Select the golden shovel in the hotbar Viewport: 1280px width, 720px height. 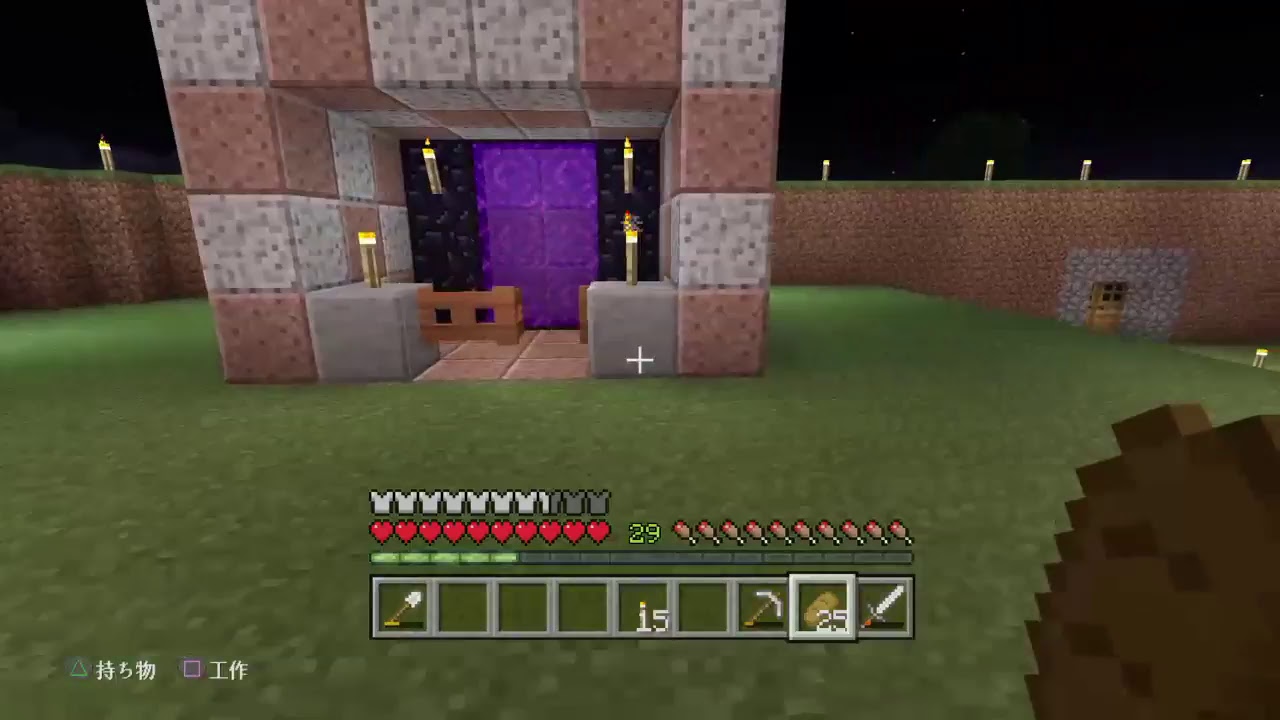point(402,607)
